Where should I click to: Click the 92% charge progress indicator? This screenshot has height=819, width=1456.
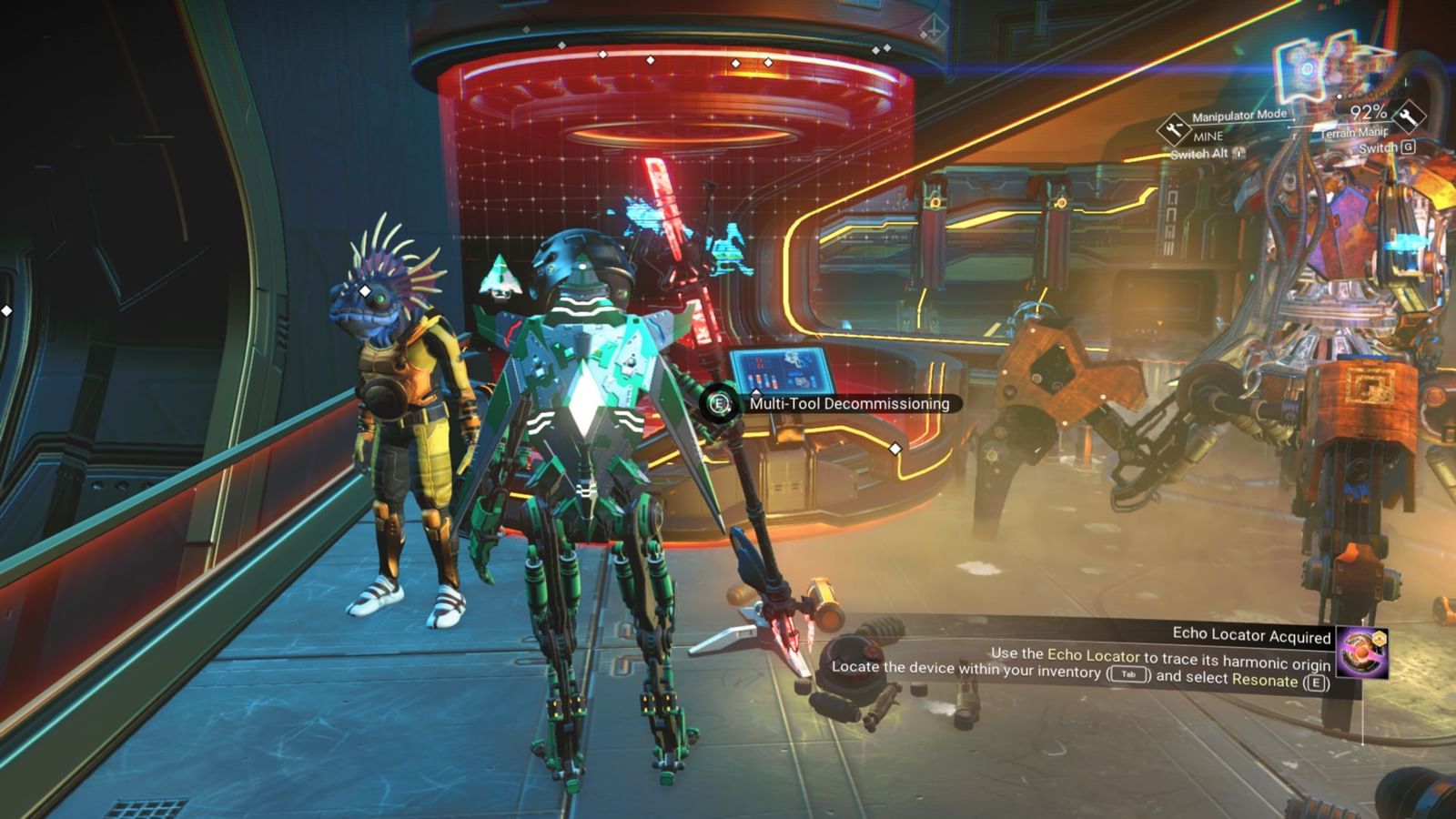pyautogui.click(x=1369, y=113)
